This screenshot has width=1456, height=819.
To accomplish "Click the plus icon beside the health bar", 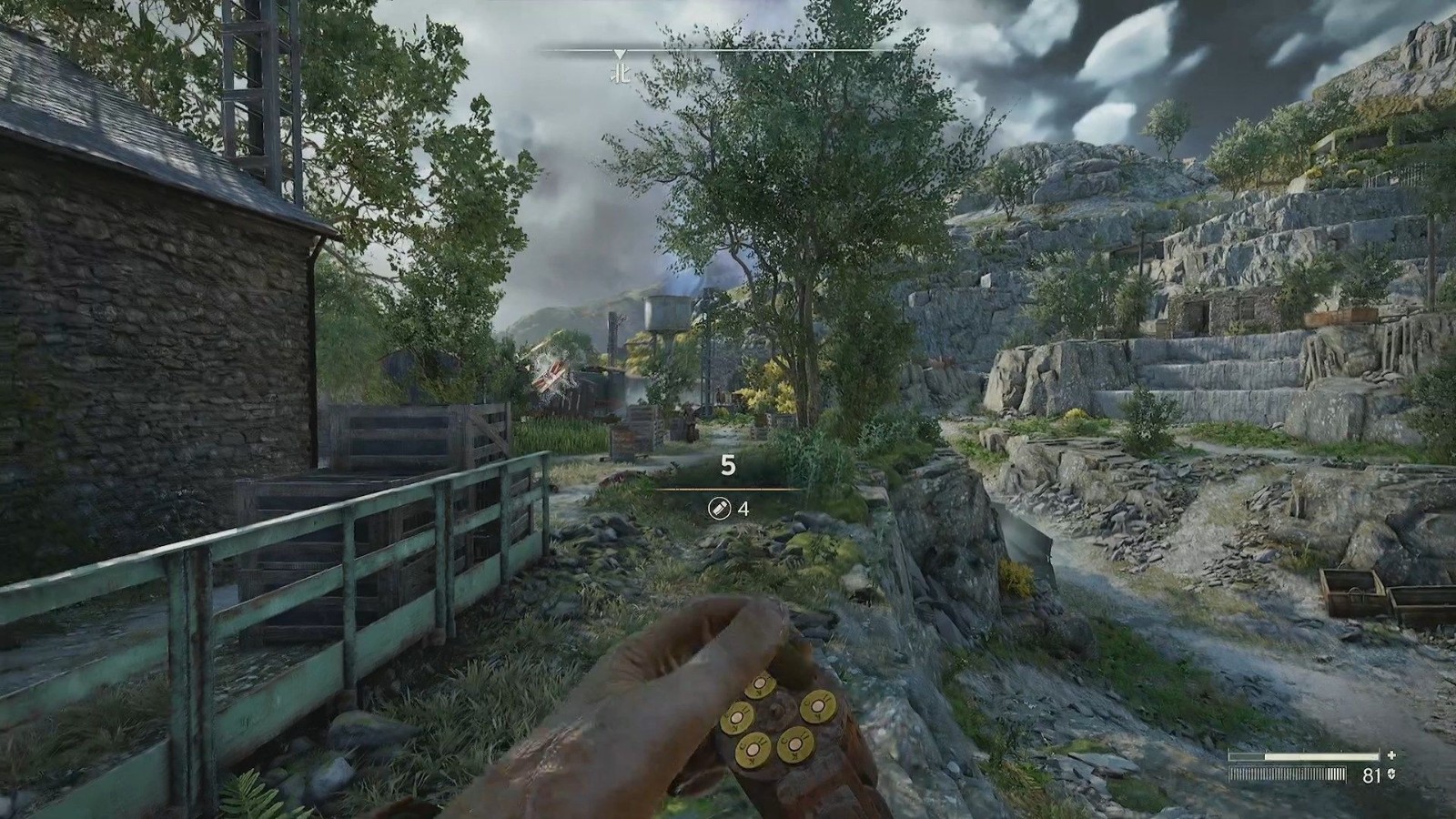I will (1390, 755).
